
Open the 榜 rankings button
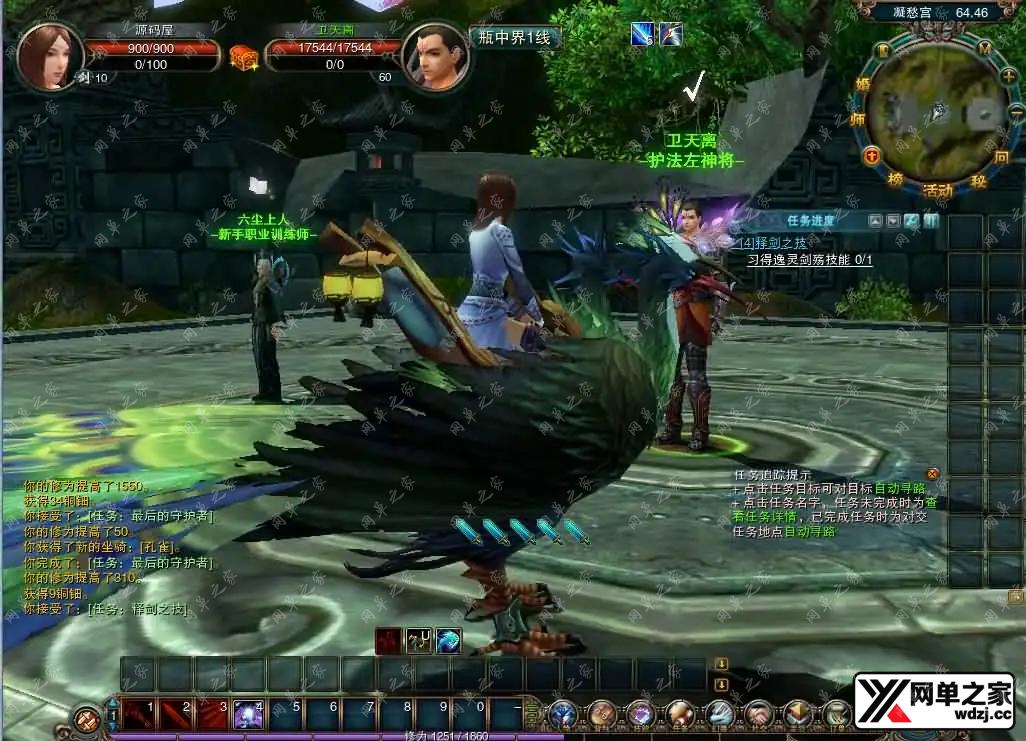point(894,179)
